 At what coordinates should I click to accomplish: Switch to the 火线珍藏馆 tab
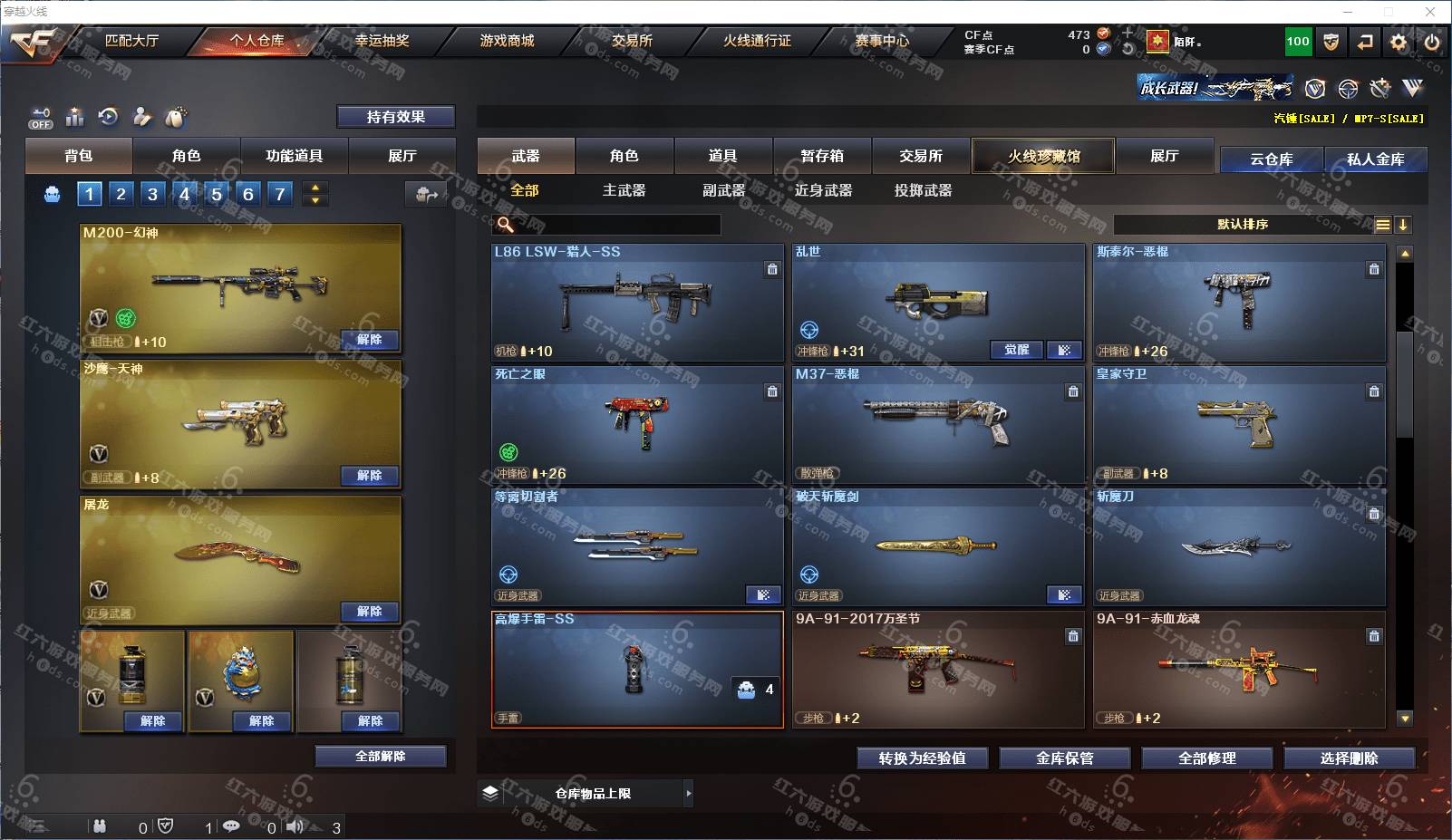click(1043, 156)
